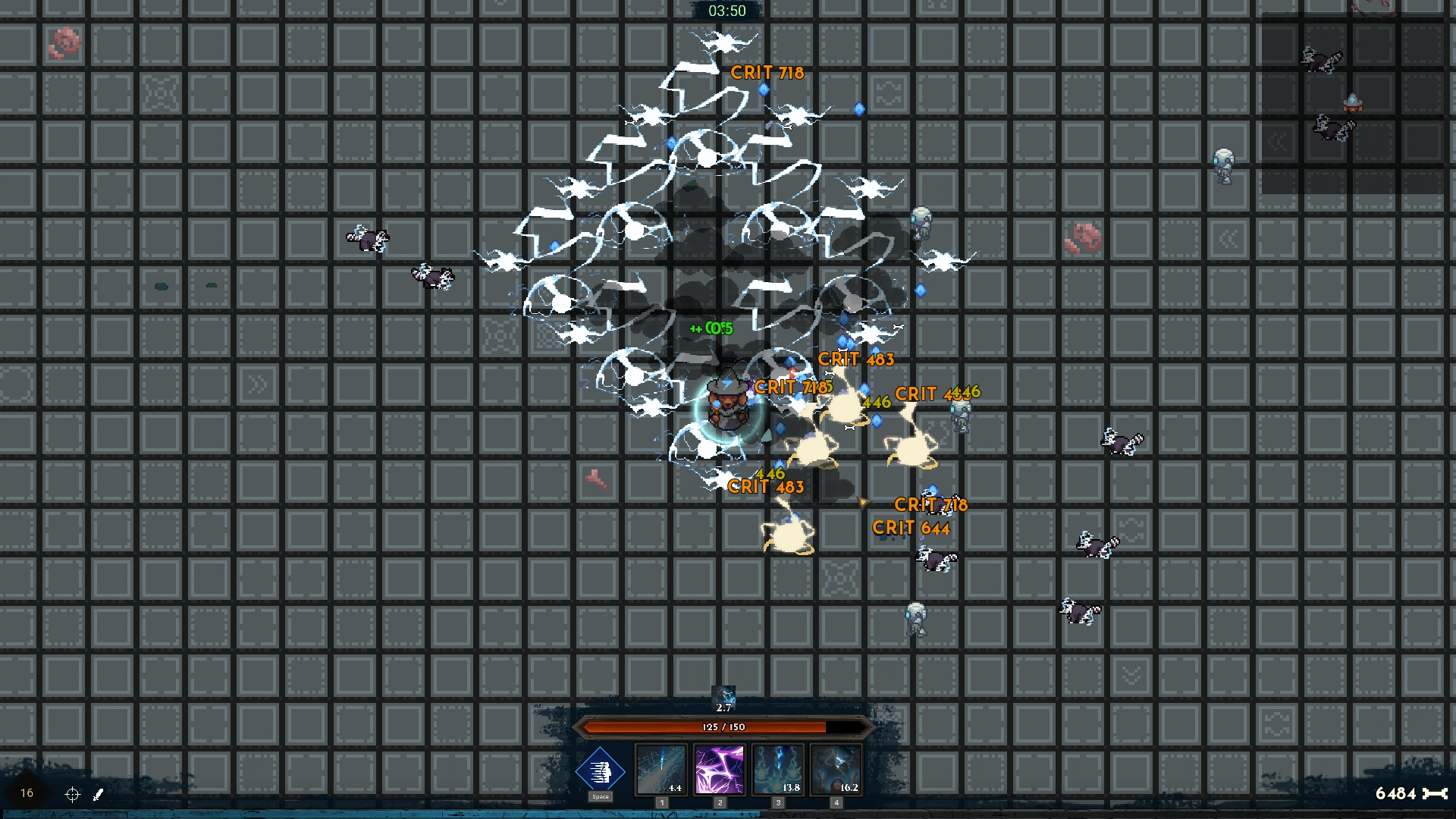Click the level 16 diamond badge
Viewport: 1456px width, 819px height.
pos(26,792)
